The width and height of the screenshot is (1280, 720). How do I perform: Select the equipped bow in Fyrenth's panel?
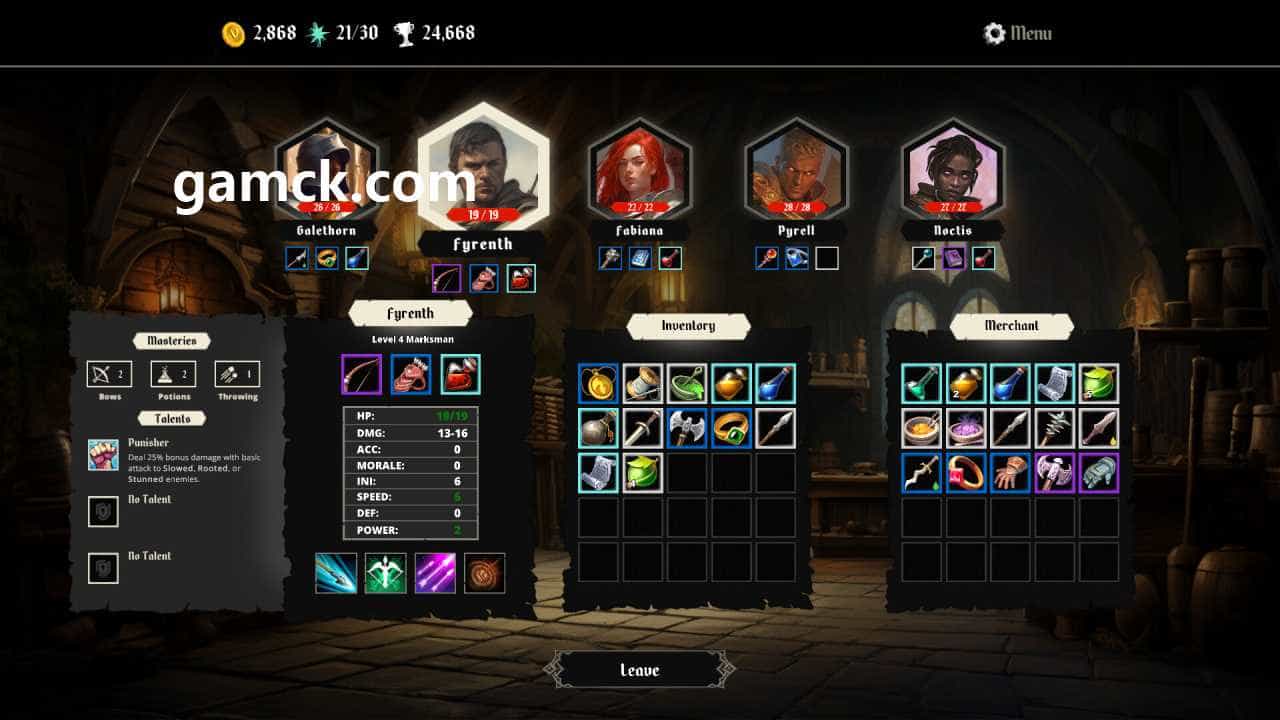pos(361,375)
